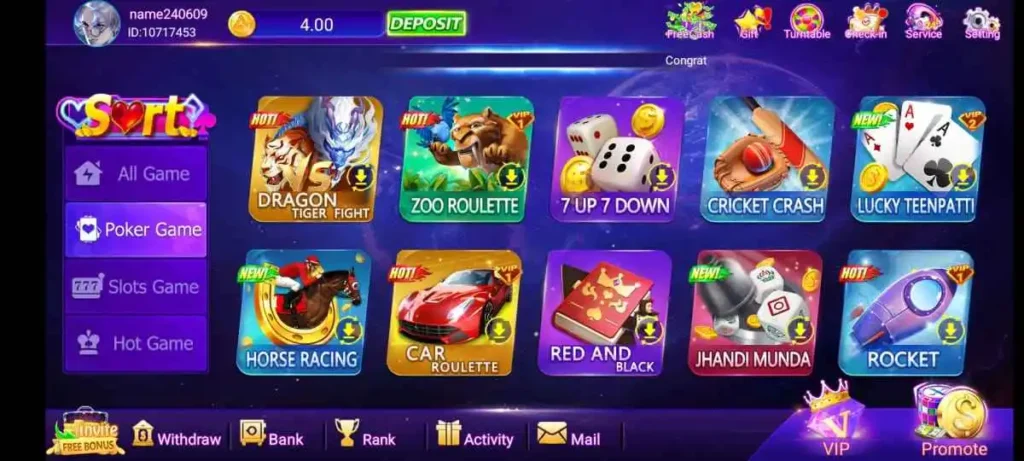Open the Setting gear
This screenshot has height=461, width=1024.
[981, 21]
